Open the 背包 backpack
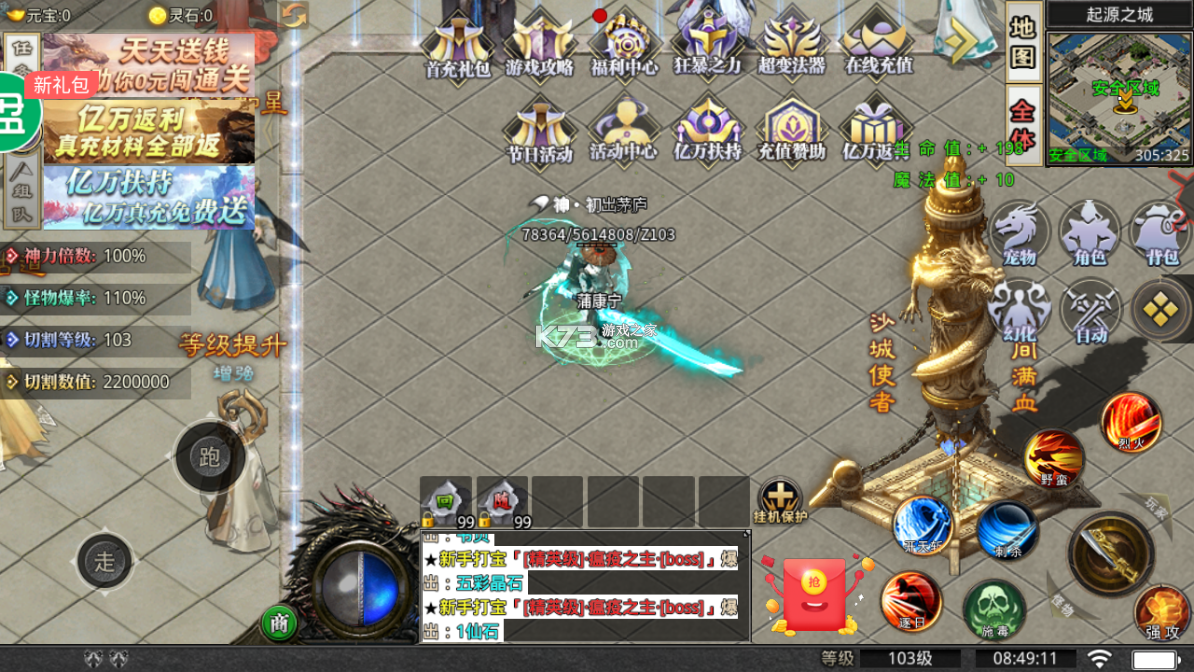The height and width of the screenshot is (672, 1194). click(1160, 232)
